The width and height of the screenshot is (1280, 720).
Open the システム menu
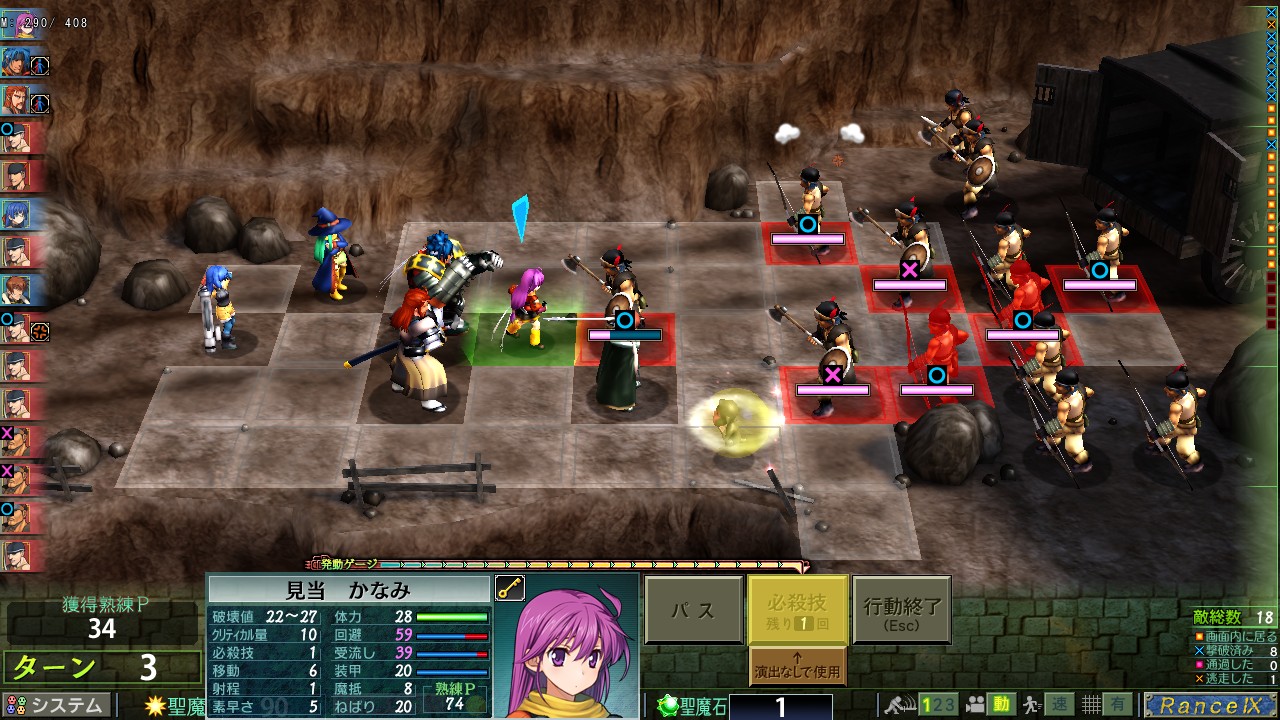[56, 705]
